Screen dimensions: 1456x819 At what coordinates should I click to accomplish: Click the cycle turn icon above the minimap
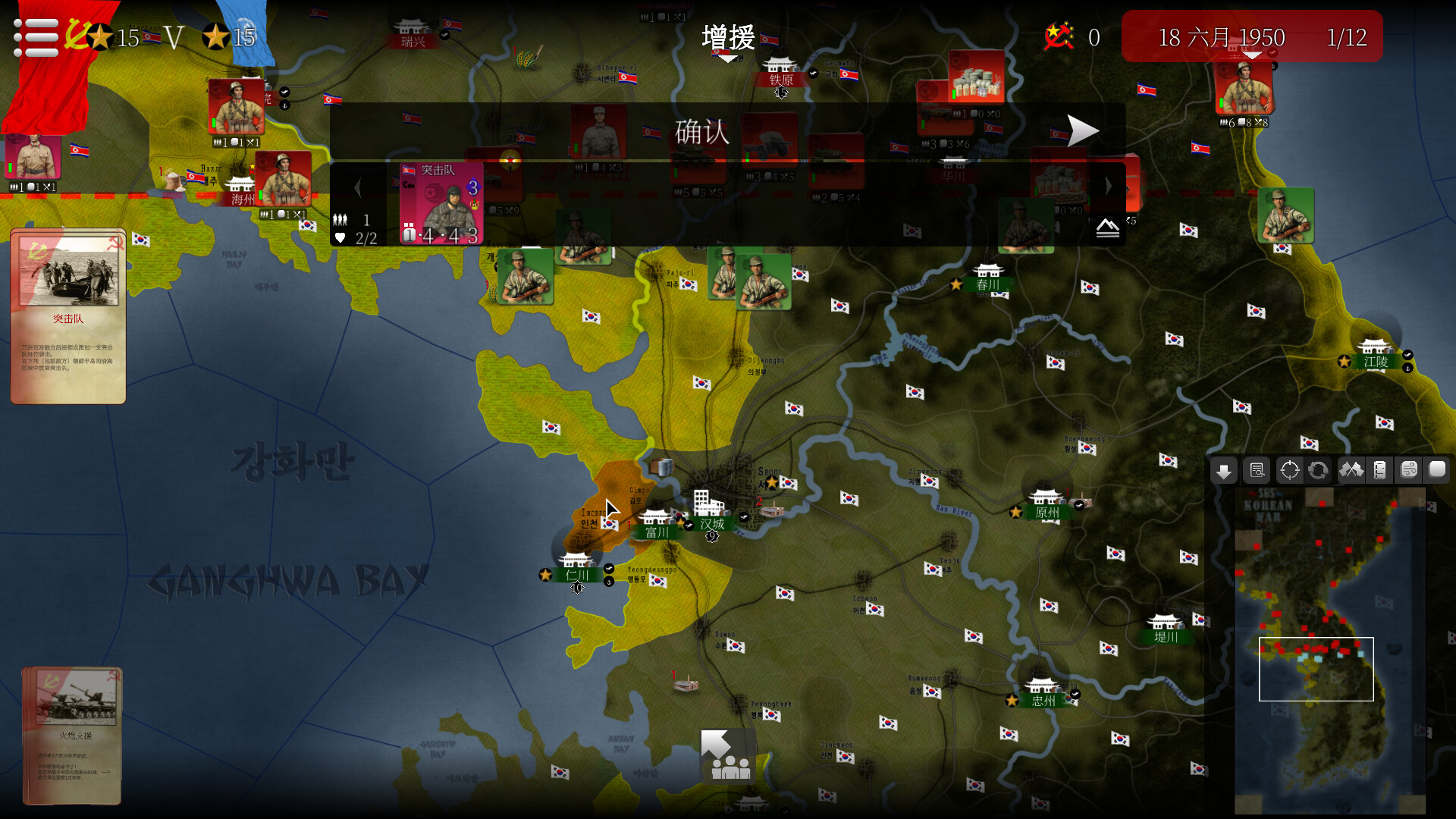1319,470
